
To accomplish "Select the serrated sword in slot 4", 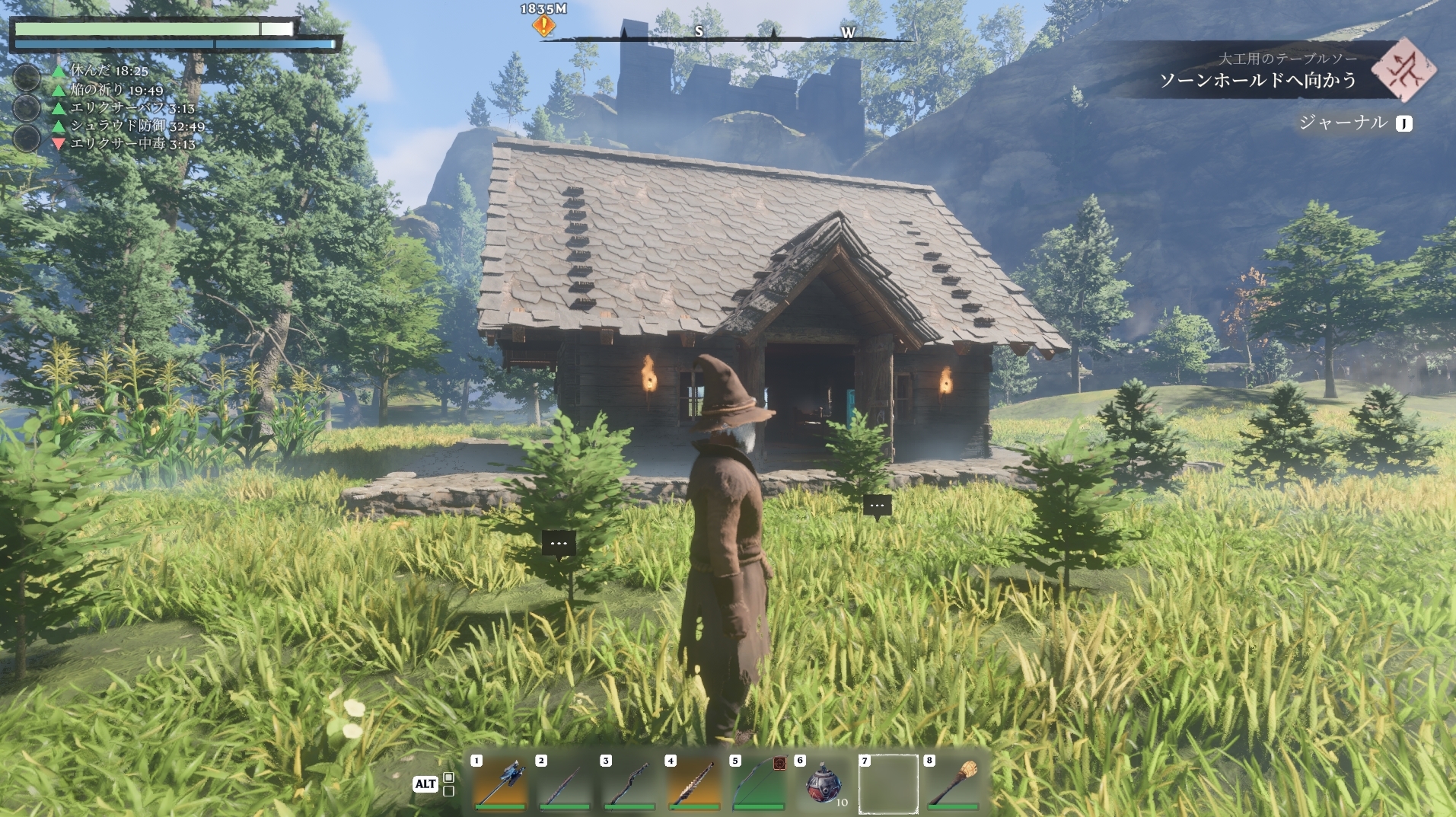I will 693,783.
